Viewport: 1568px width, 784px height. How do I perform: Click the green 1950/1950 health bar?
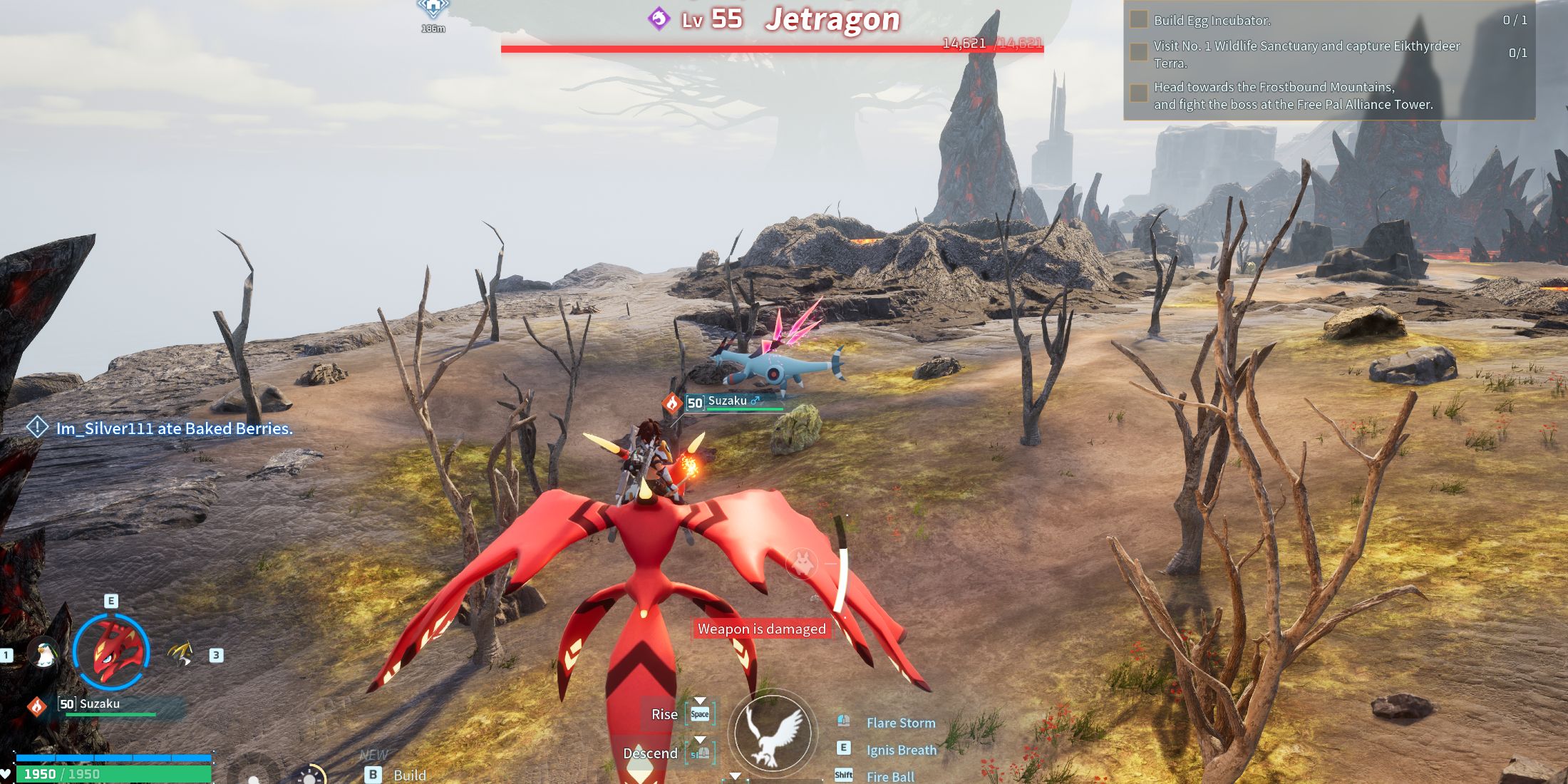pos(114,773)
